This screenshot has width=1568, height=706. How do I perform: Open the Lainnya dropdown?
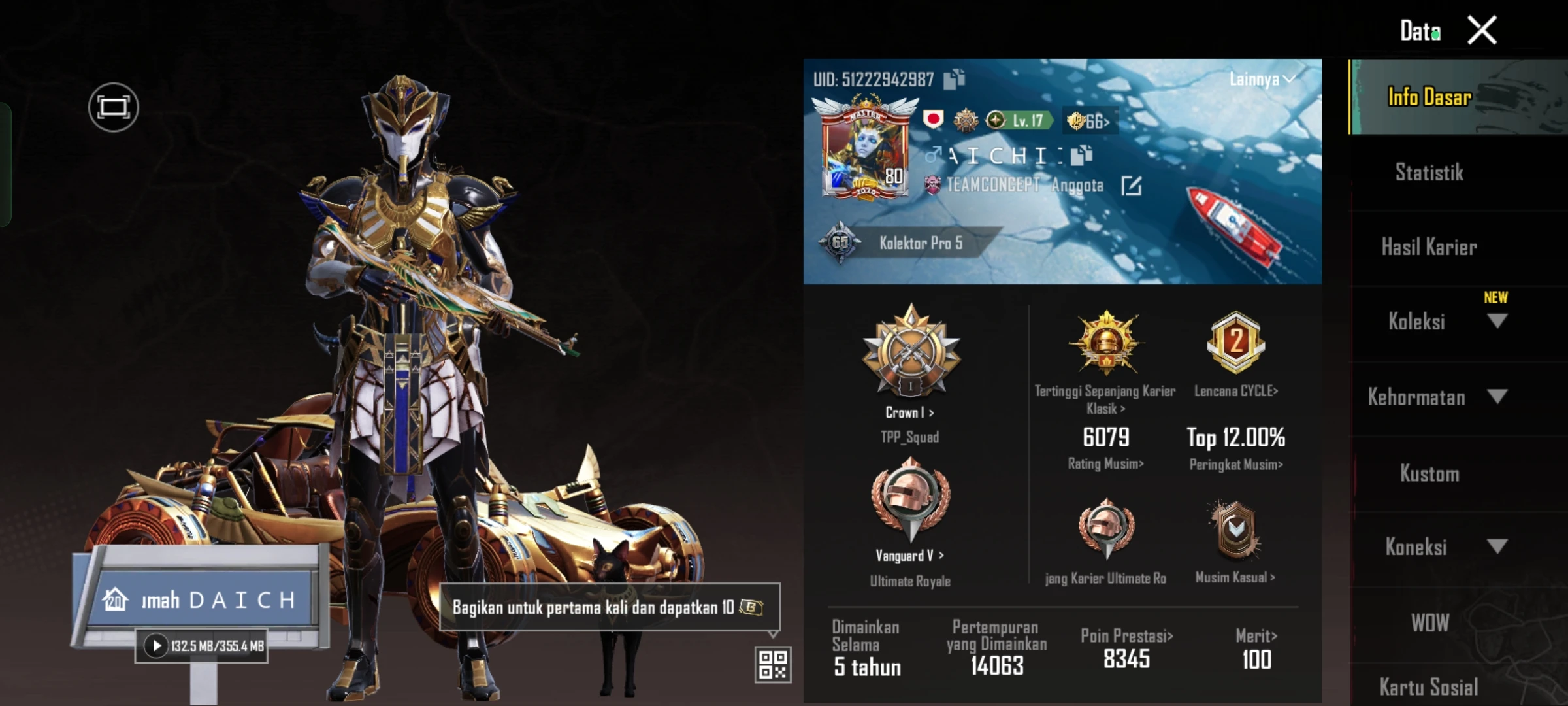point(1261,79)
